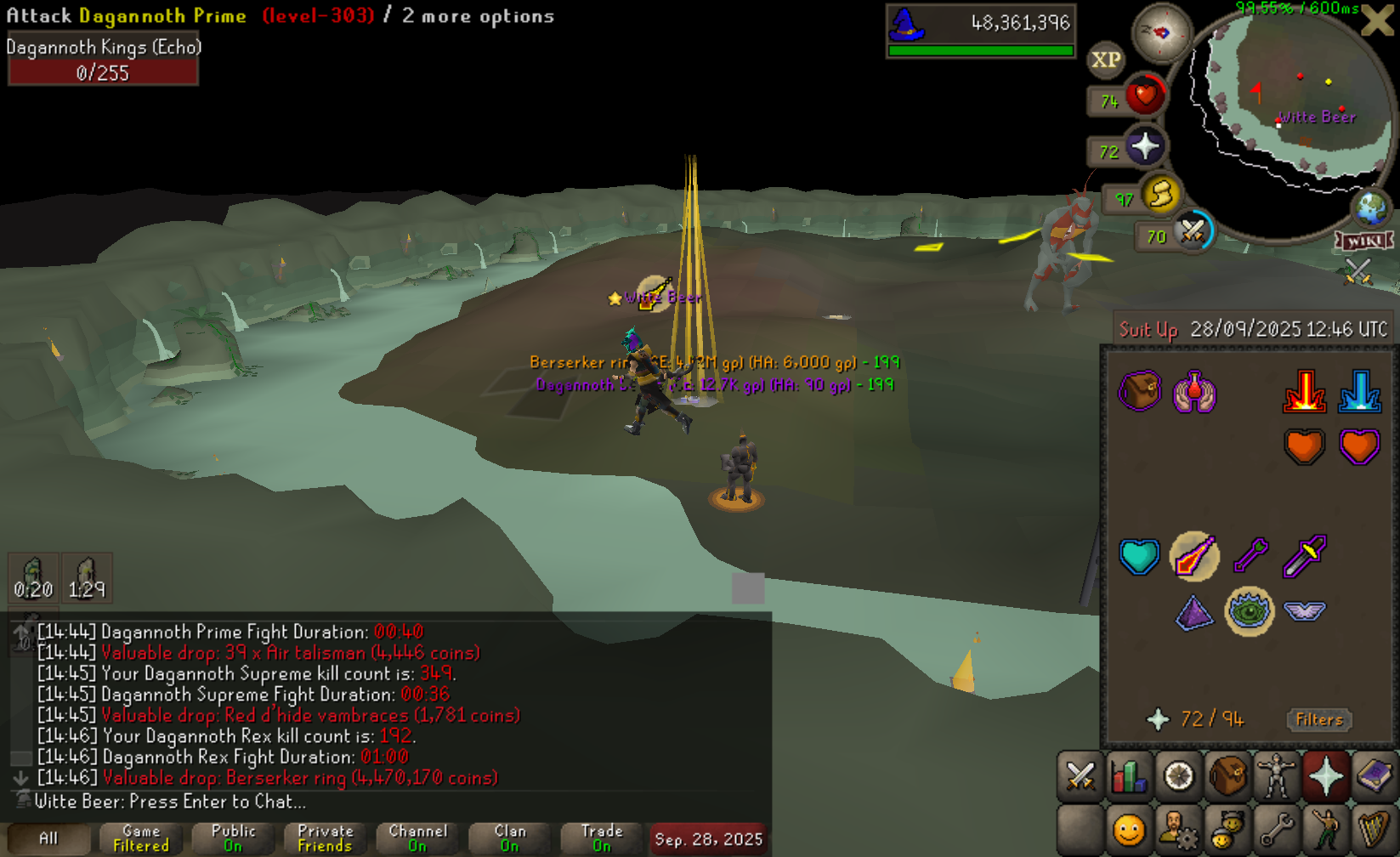Viewport: 1400px width, 857px height.
Task: Toggle the blue flame pillar prayer
Action: (1359, 392)
